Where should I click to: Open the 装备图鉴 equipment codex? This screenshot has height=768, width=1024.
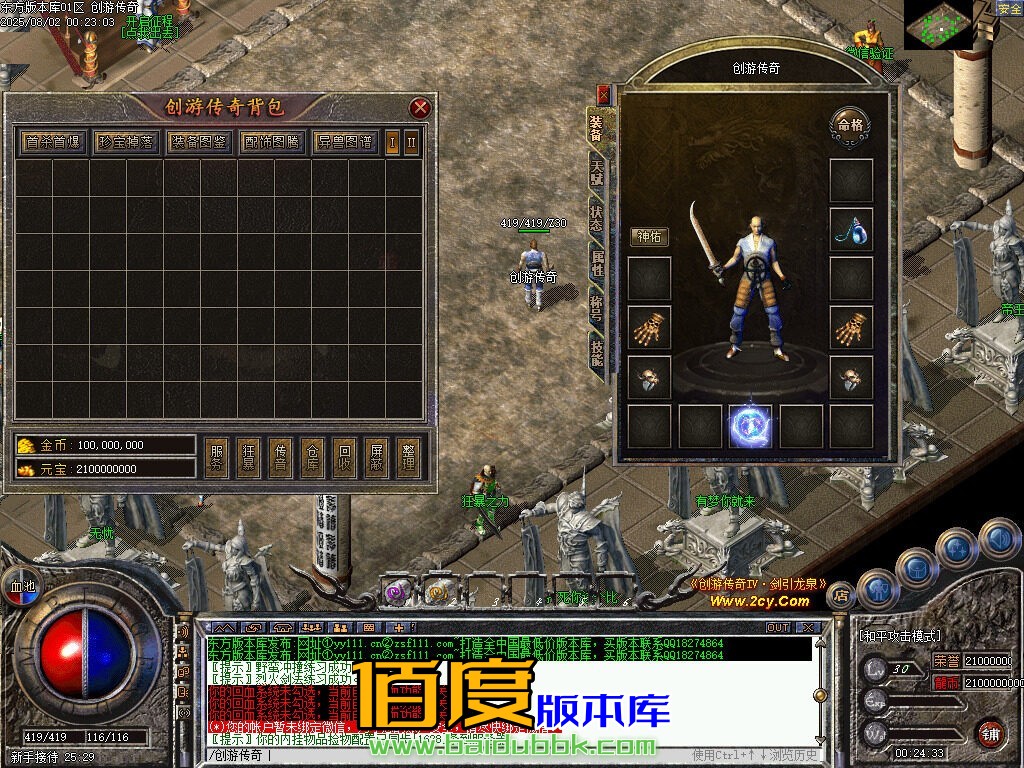(199, 142)
